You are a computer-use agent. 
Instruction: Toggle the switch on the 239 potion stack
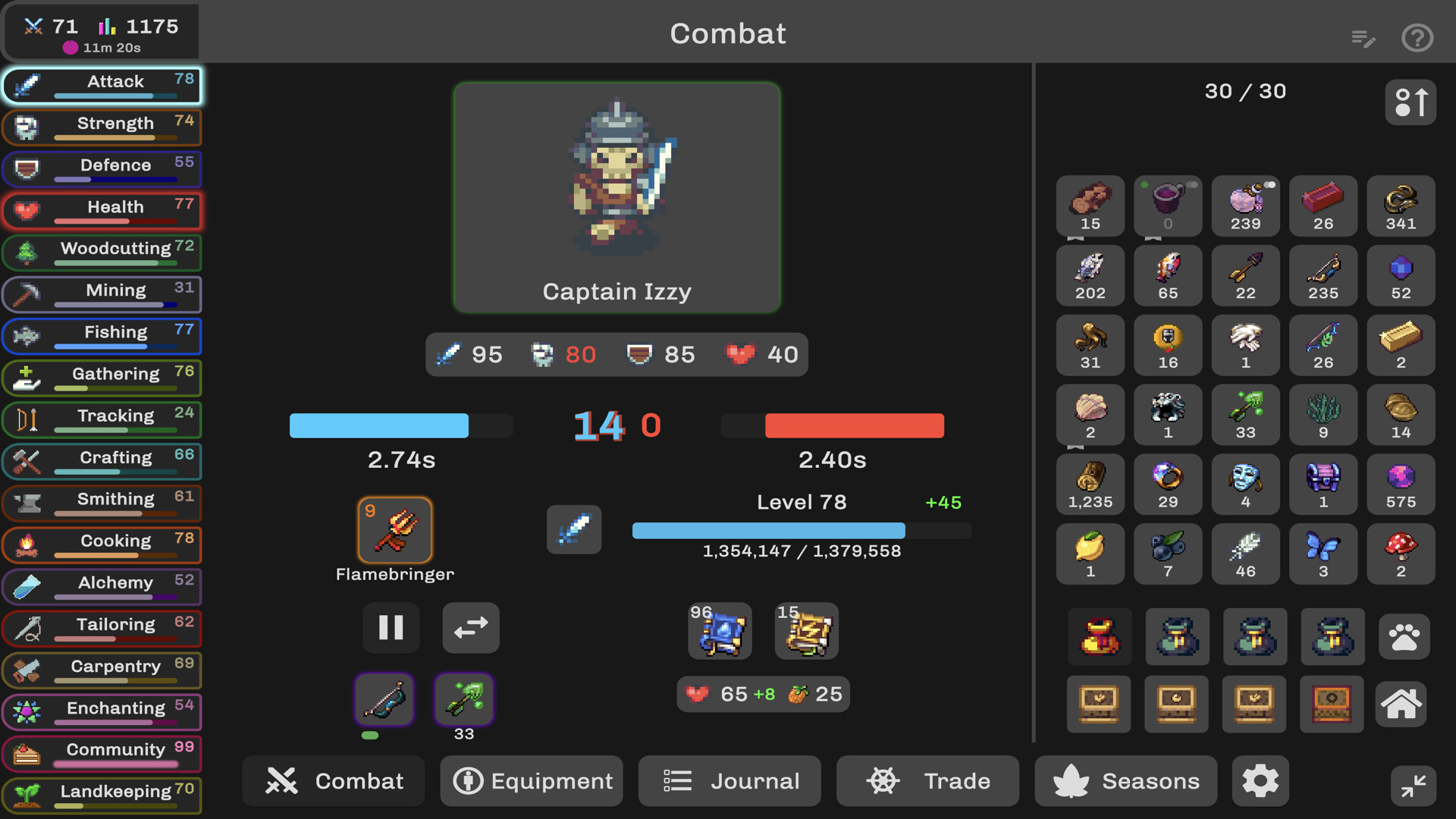click(x=1271, y=184)
